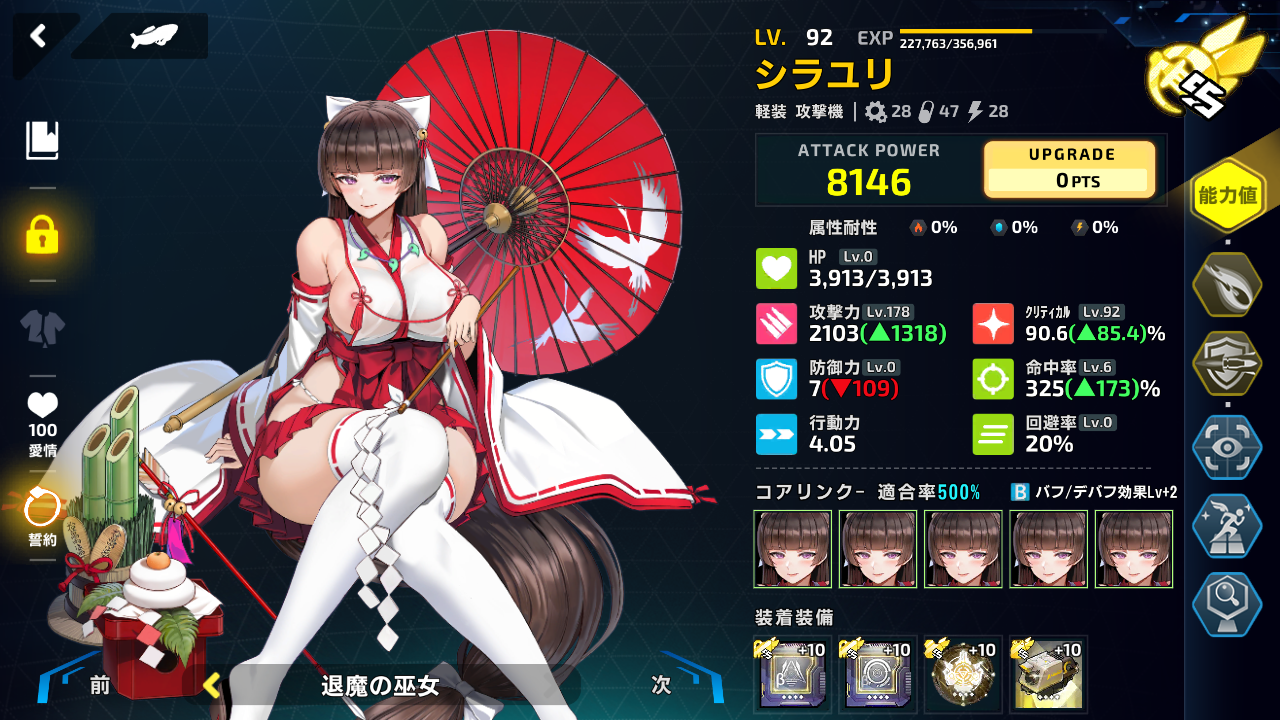Open the costume shirt icon
This screenshot has height=720, width=1280.
(x=43, y=328)
